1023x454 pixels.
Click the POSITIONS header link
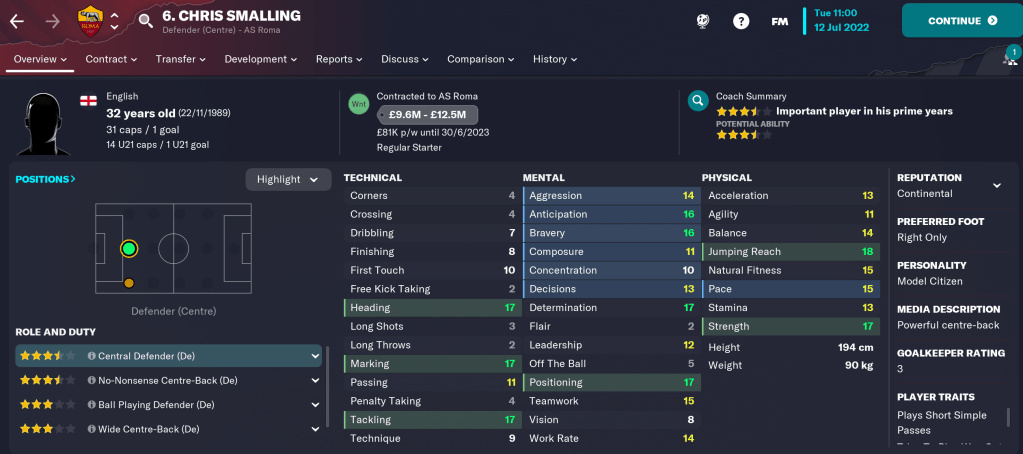[45, 179]
